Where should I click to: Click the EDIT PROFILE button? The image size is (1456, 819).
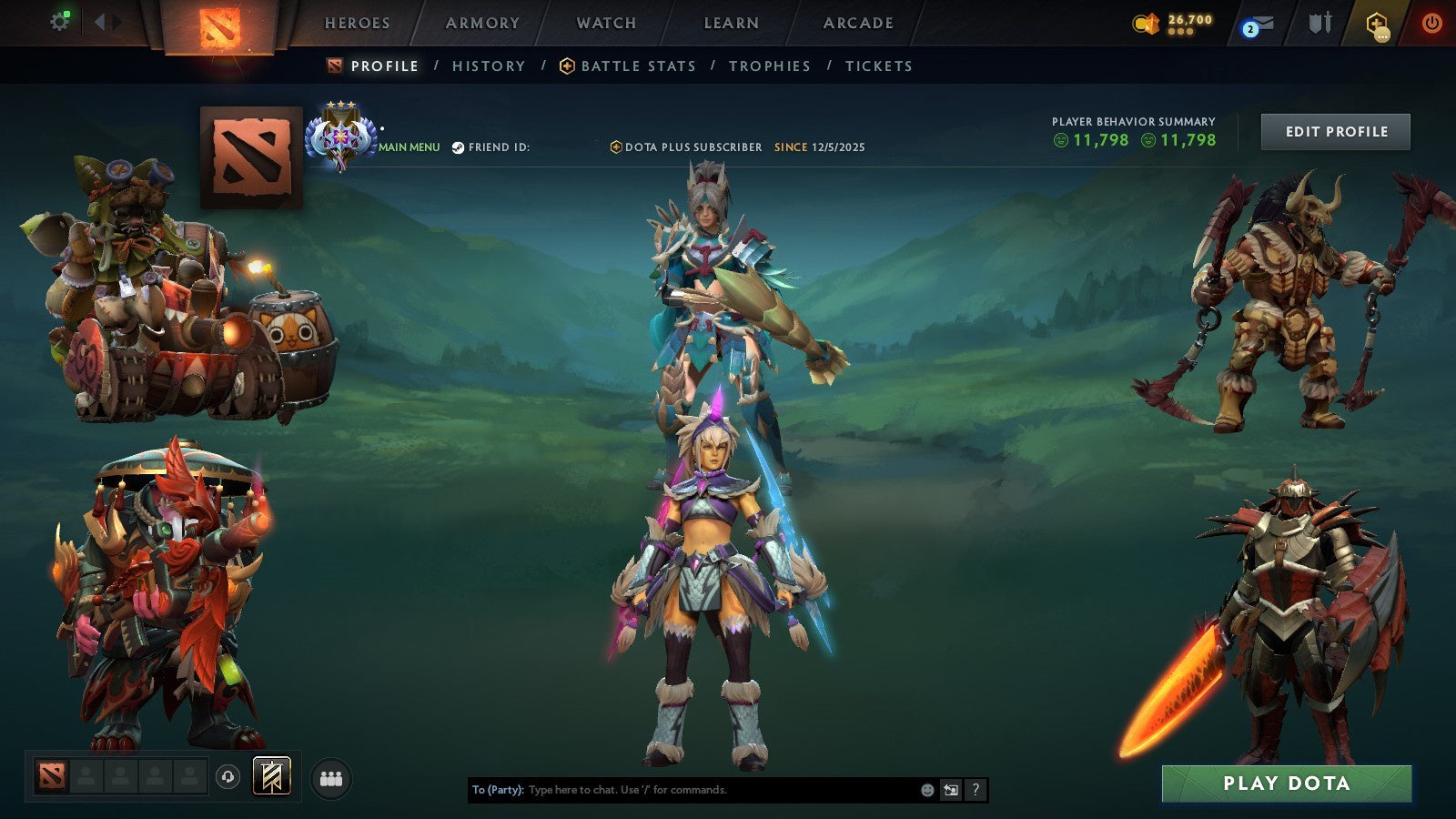point(1335,131)
